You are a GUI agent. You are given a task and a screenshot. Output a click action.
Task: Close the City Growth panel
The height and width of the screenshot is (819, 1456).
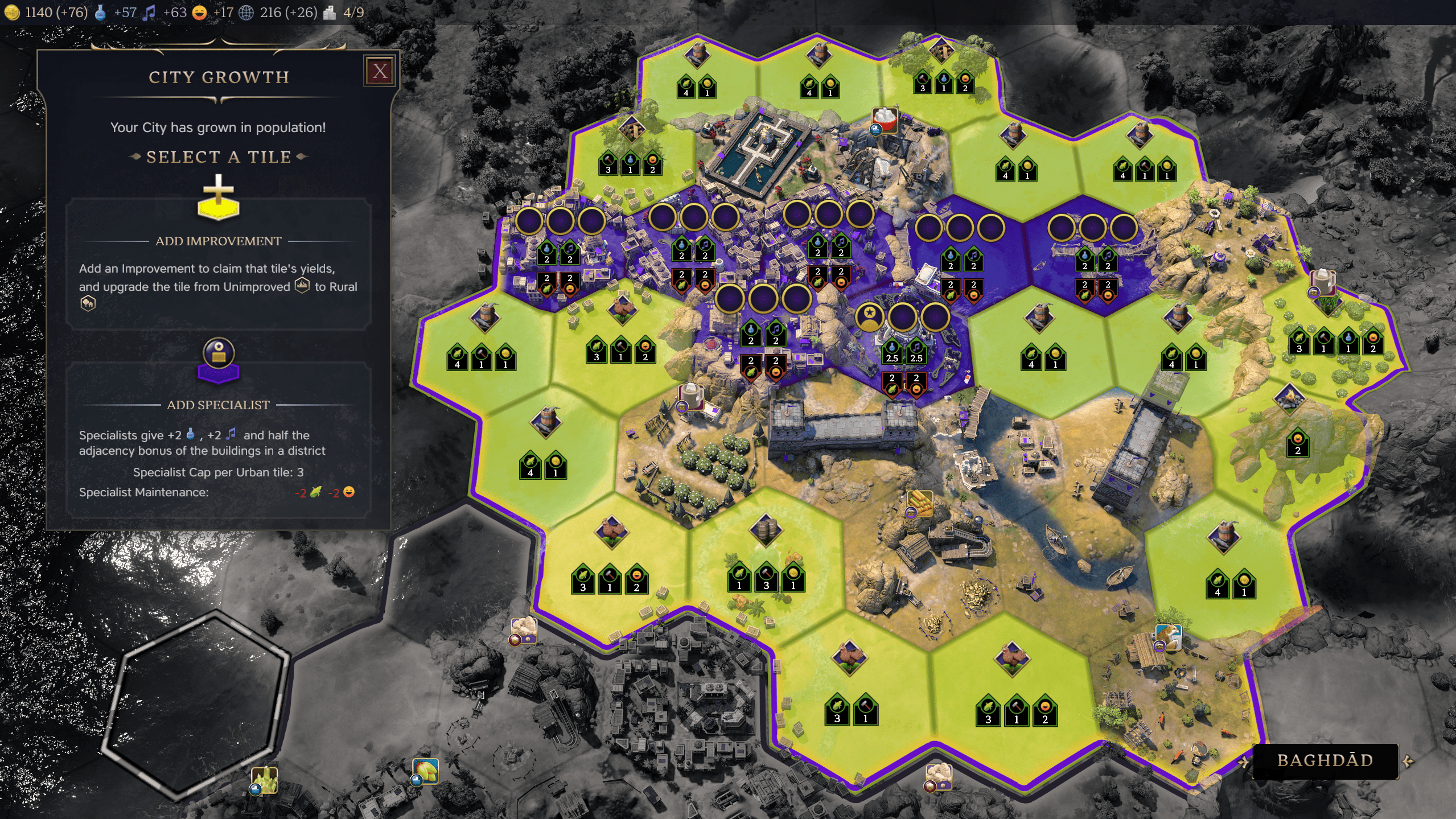(x=380, y=72)
